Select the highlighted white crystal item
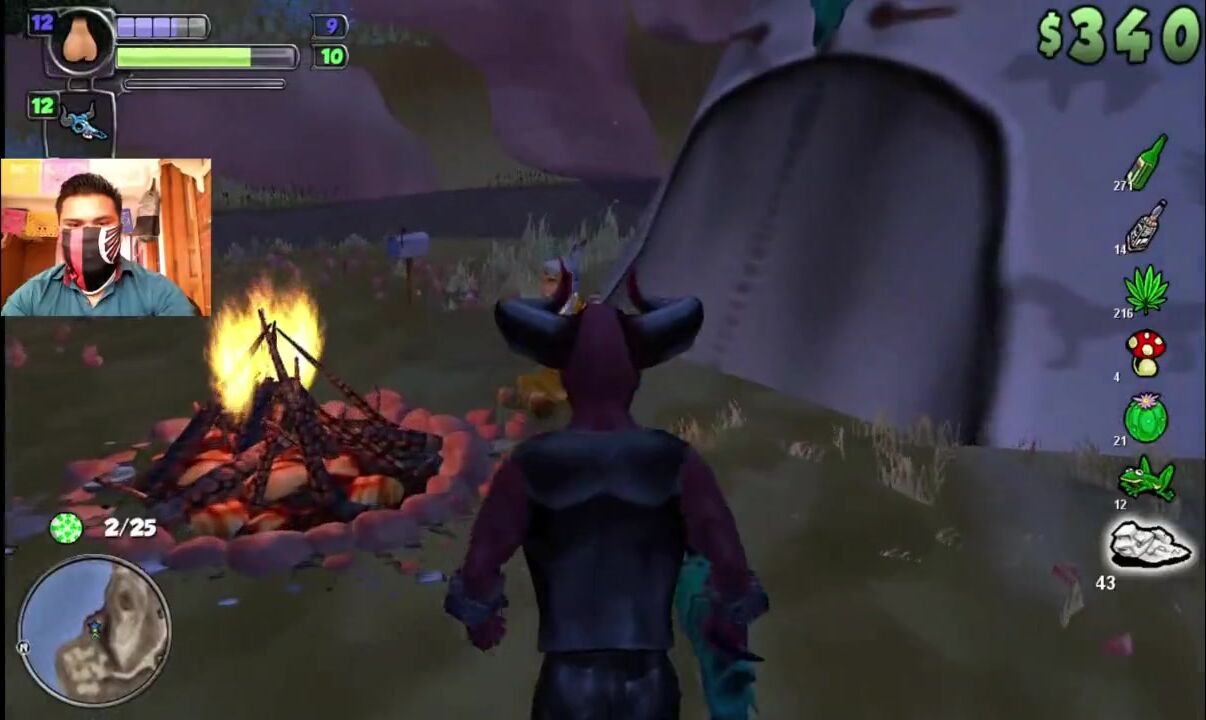Viewport: 1206px width, 720px height. tap(1150, 546)
